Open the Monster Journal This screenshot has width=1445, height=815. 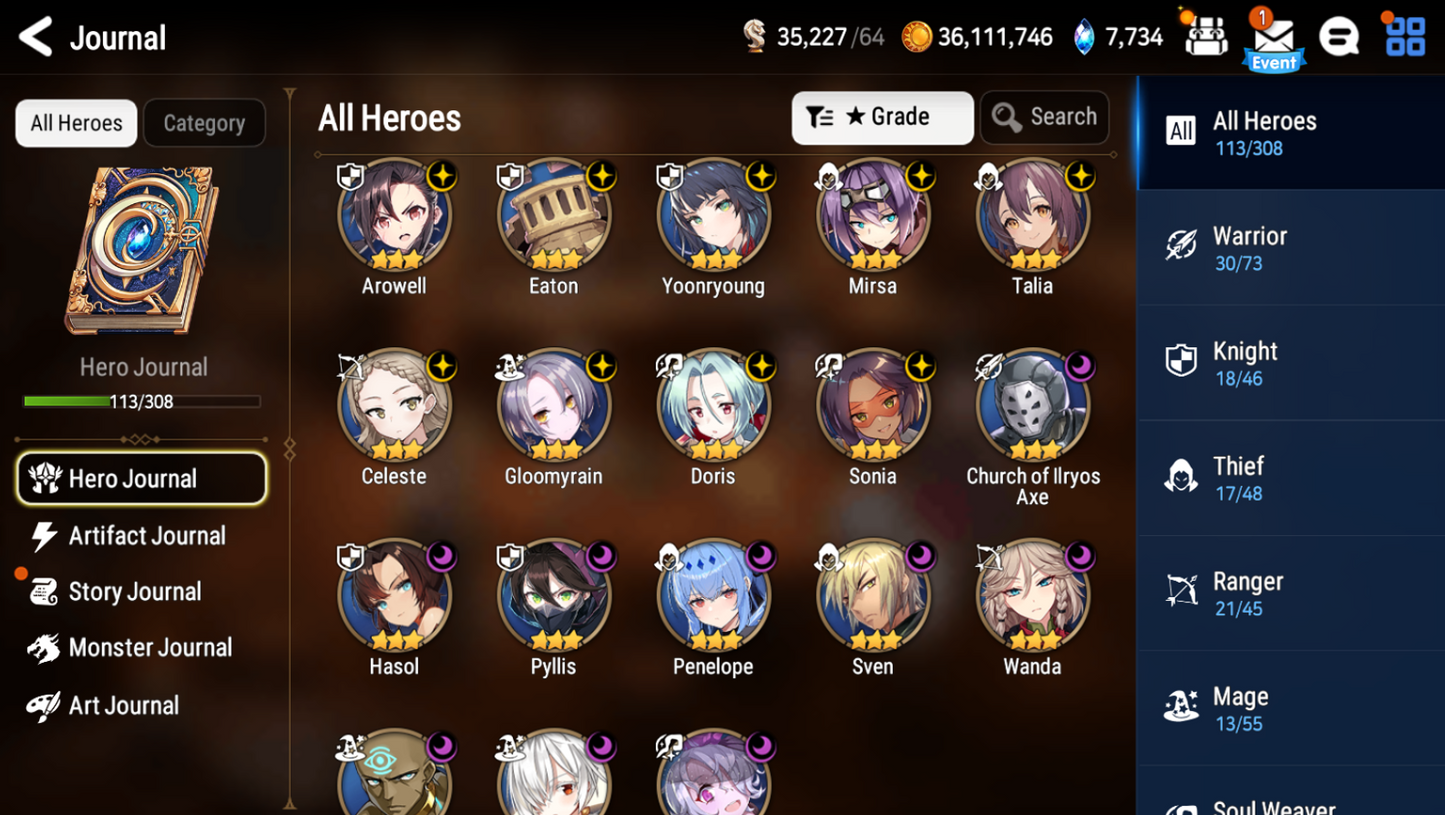coord(148,647)
